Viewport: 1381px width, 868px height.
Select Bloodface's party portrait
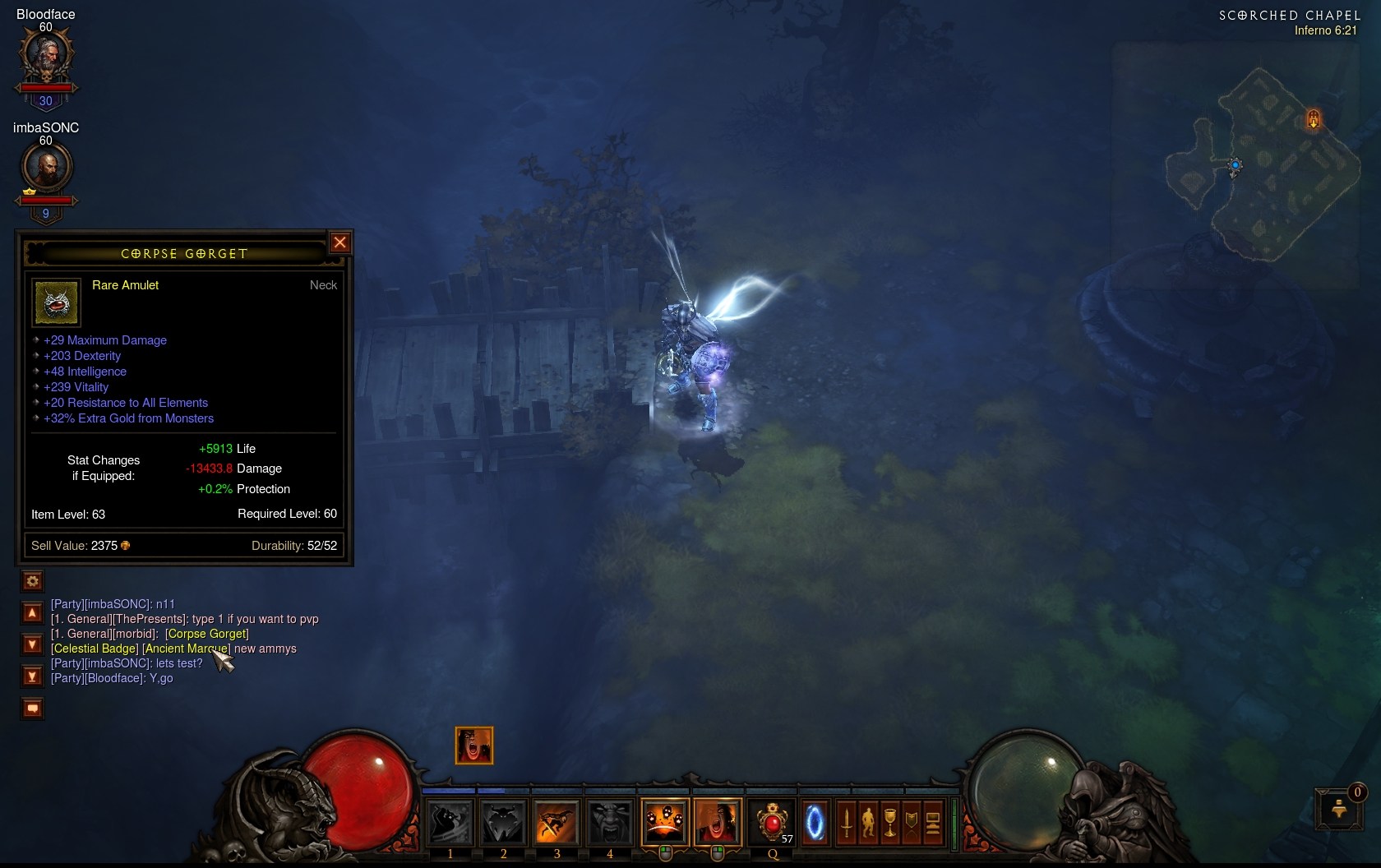pyautogui.click(x=46, y=57)
